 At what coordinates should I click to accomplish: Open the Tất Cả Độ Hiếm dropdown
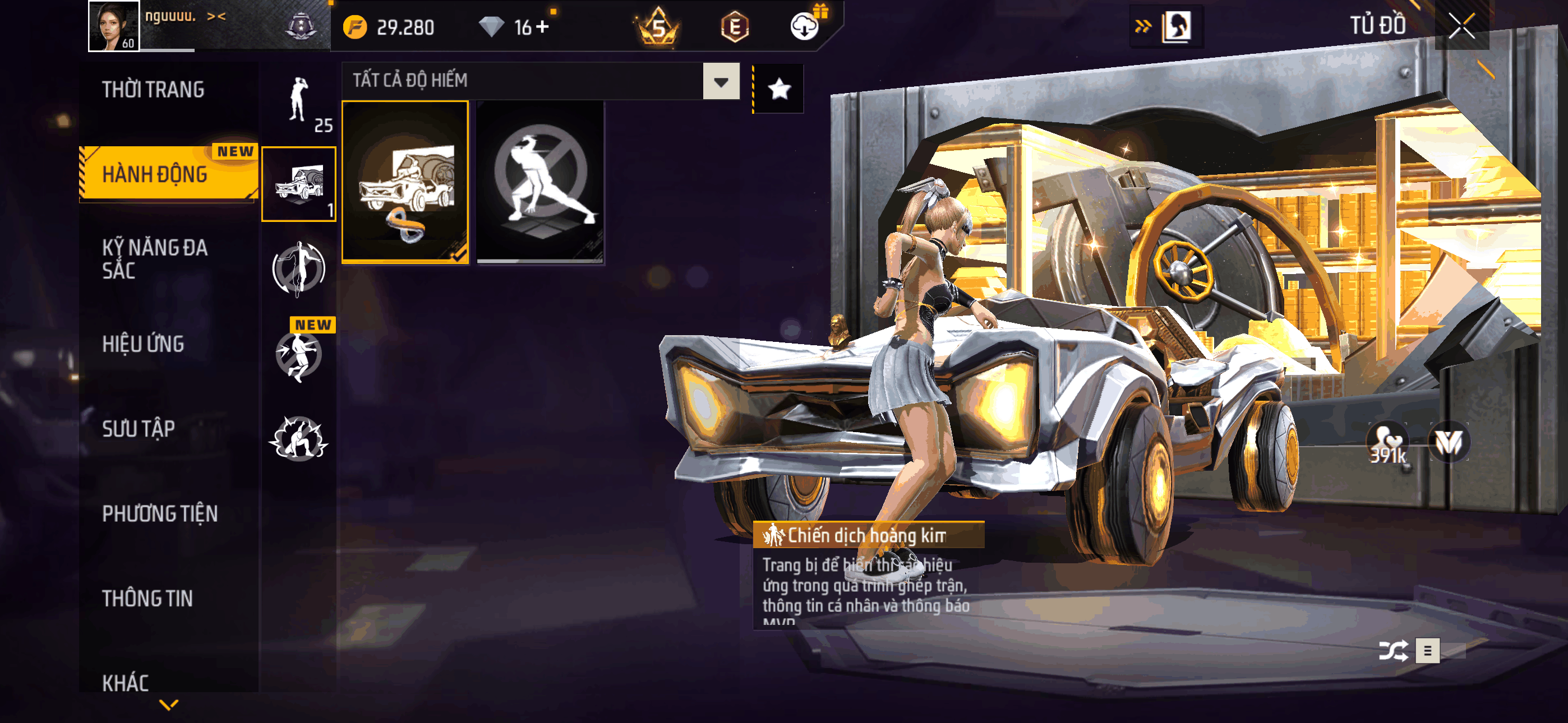tap(721, 81)
